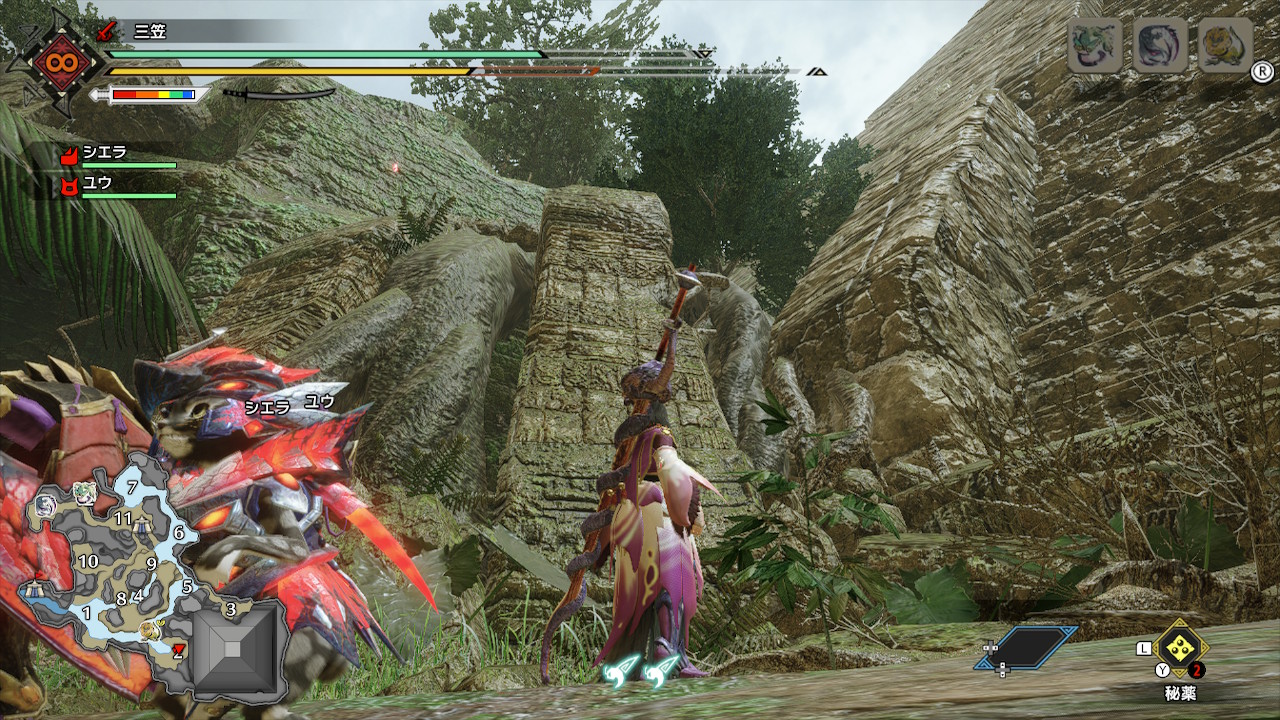Select the green monster target icon

point(1094,45)
